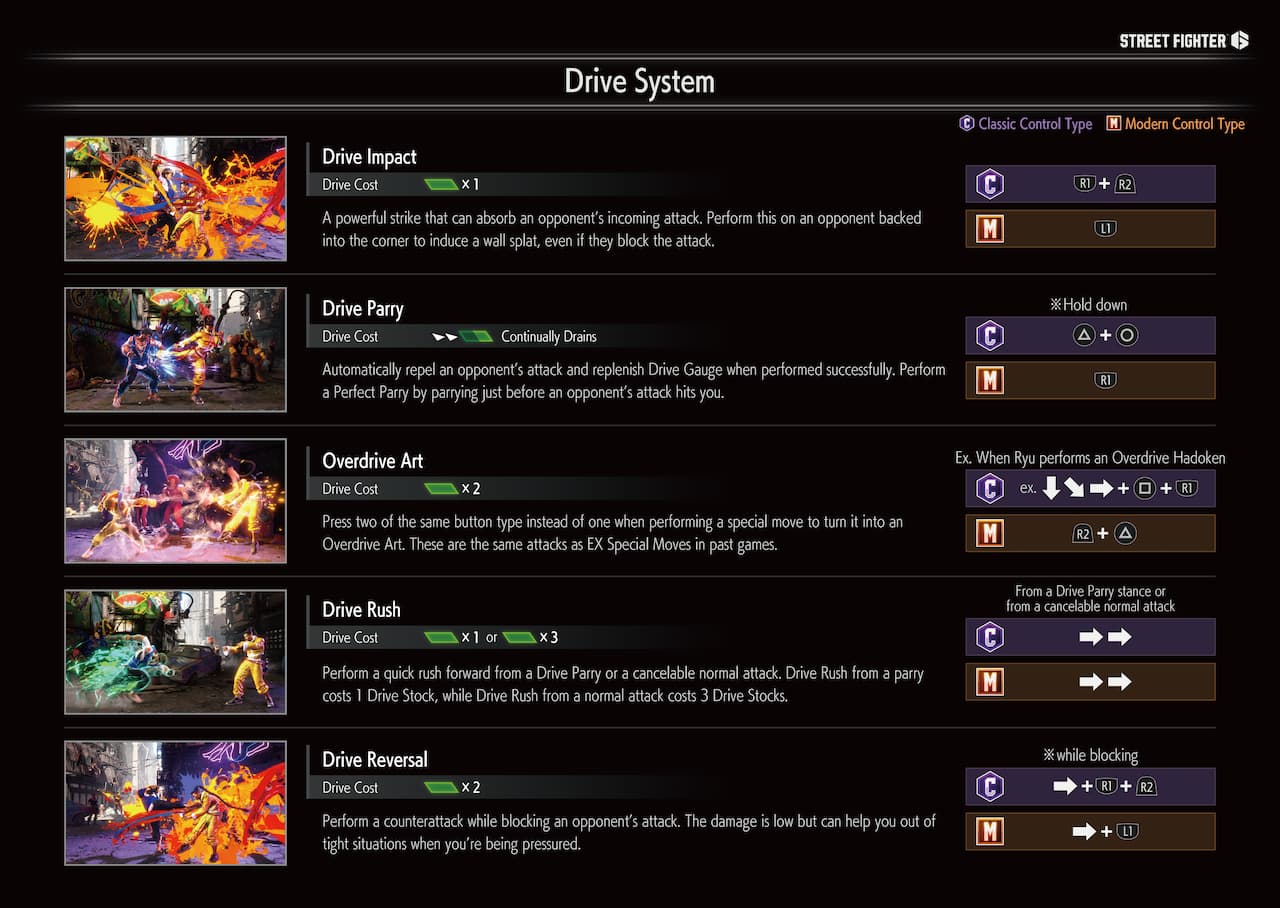
Task: Toggle the Classic C badge on Drive Reversal row
Action: click(989, 786)
